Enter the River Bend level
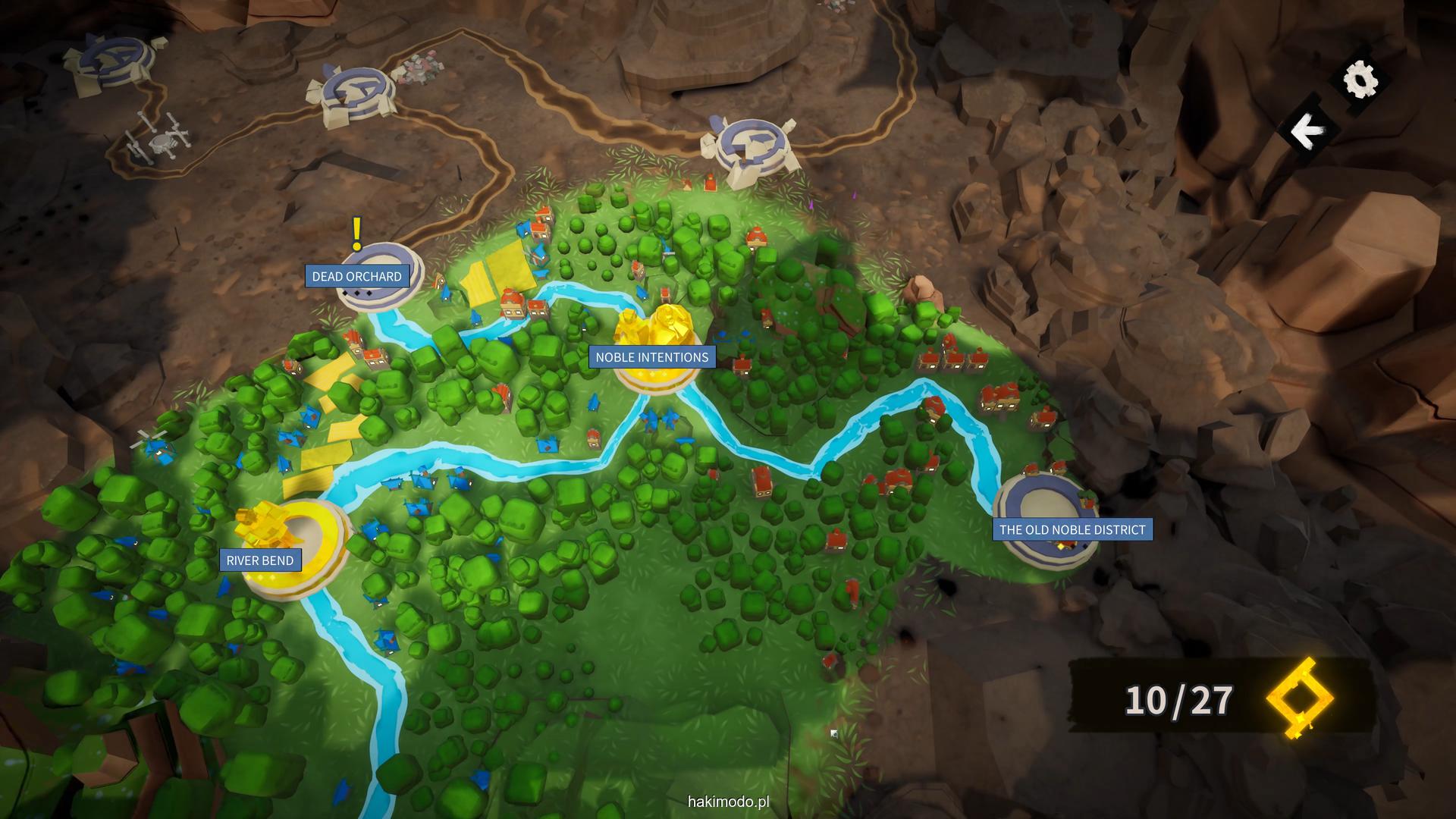1456x819 pixels. tap(260, 560)
